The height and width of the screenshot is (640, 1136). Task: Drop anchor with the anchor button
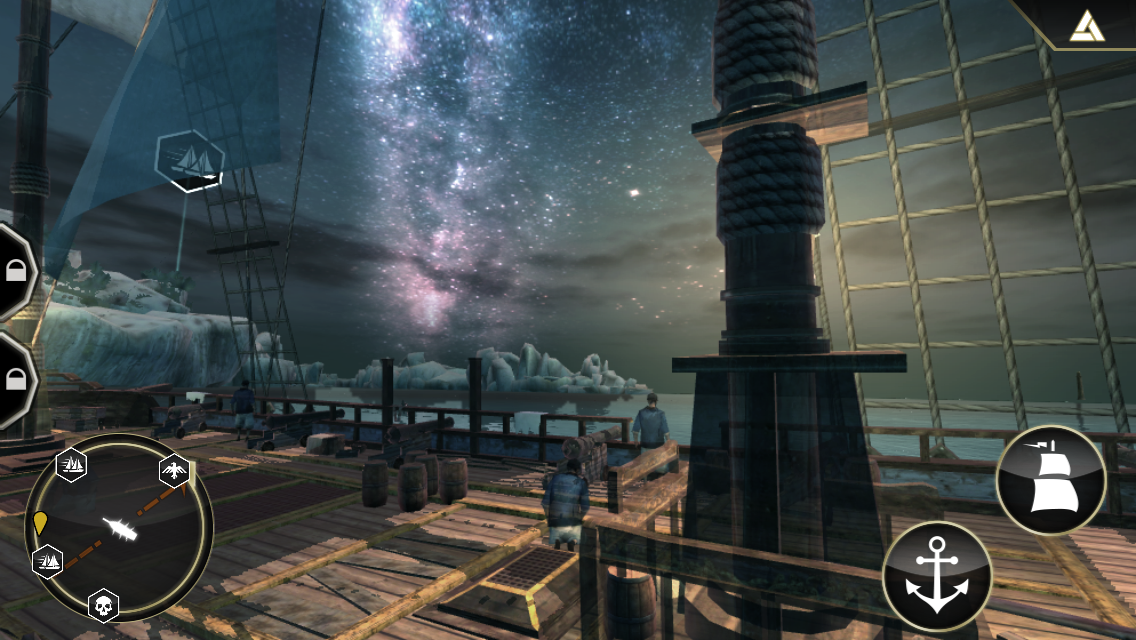(x=937, y=576)
